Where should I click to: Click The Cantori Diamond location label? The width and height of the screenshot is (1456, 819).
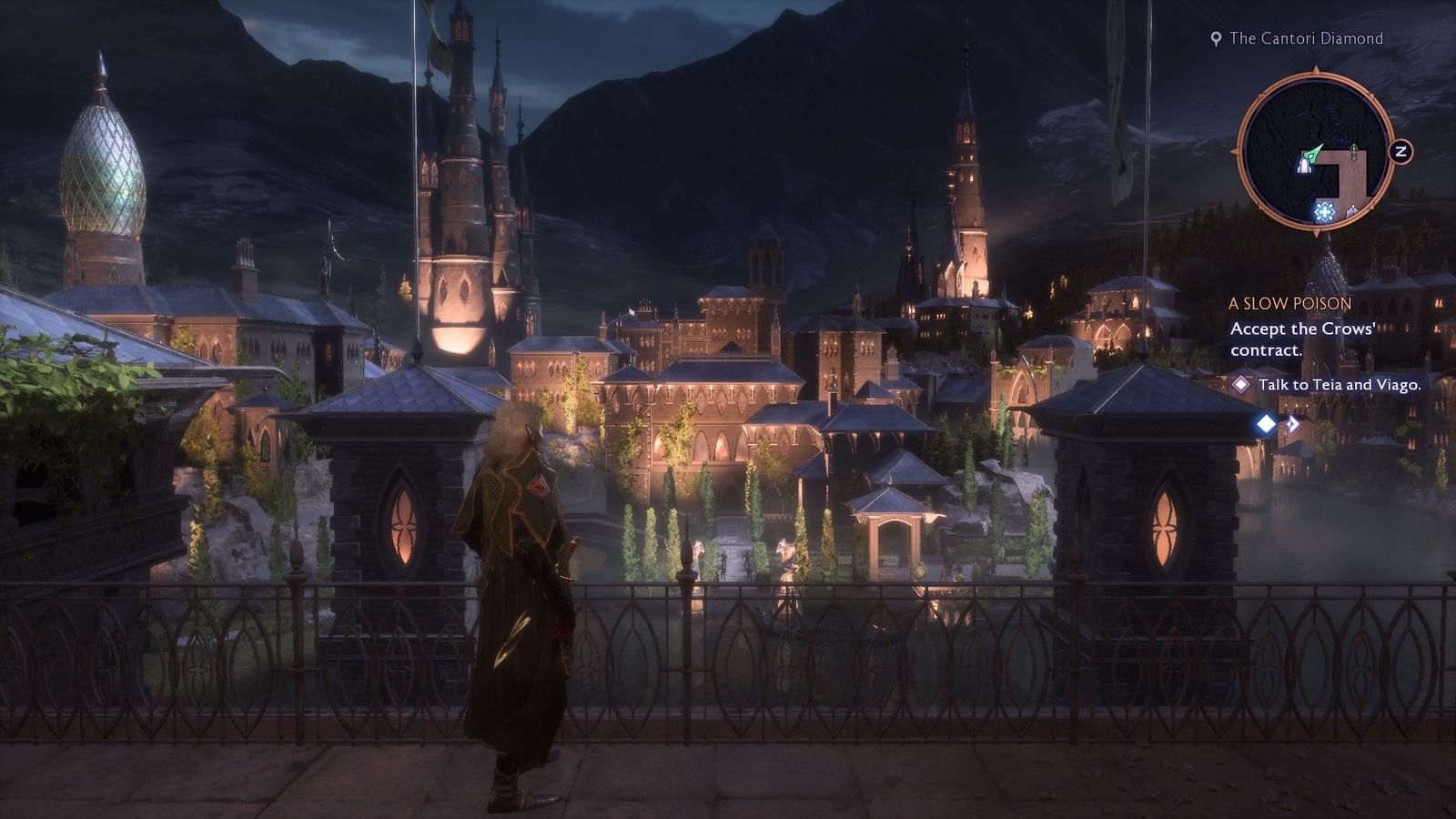click(x=1308, y=39)
